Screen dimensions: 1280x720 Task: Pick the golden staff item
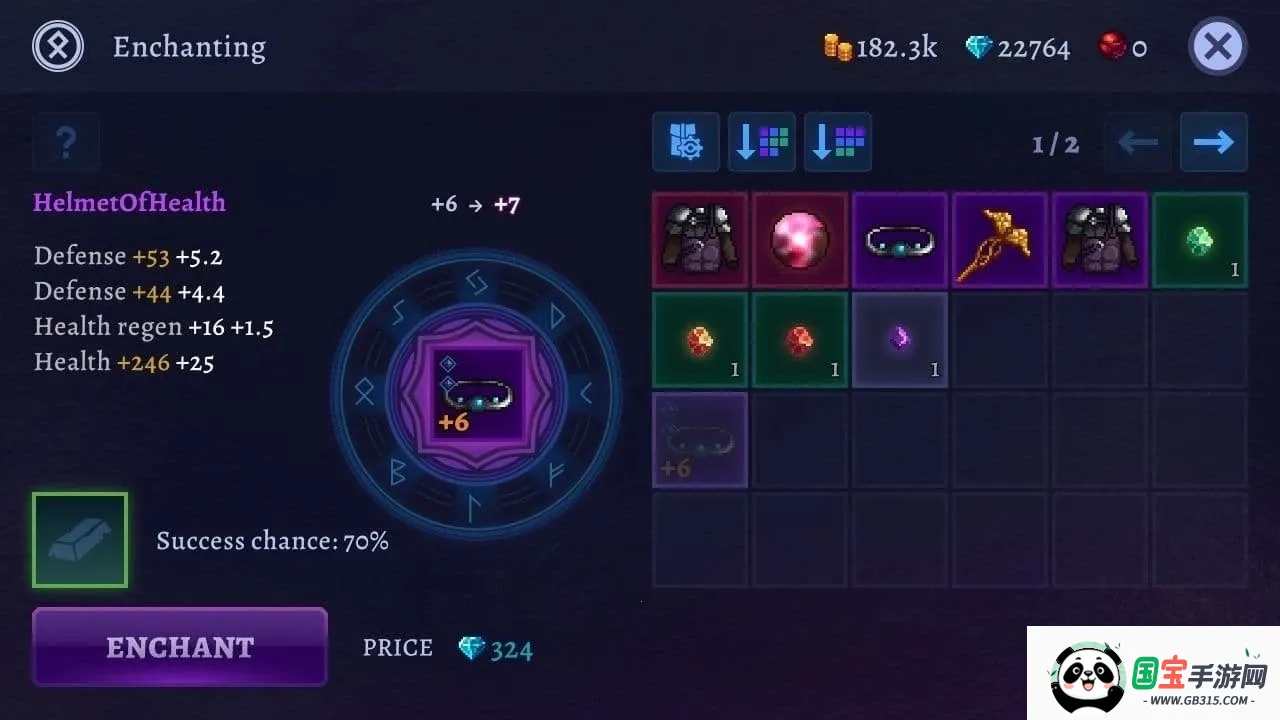(x=1000, y=240)
